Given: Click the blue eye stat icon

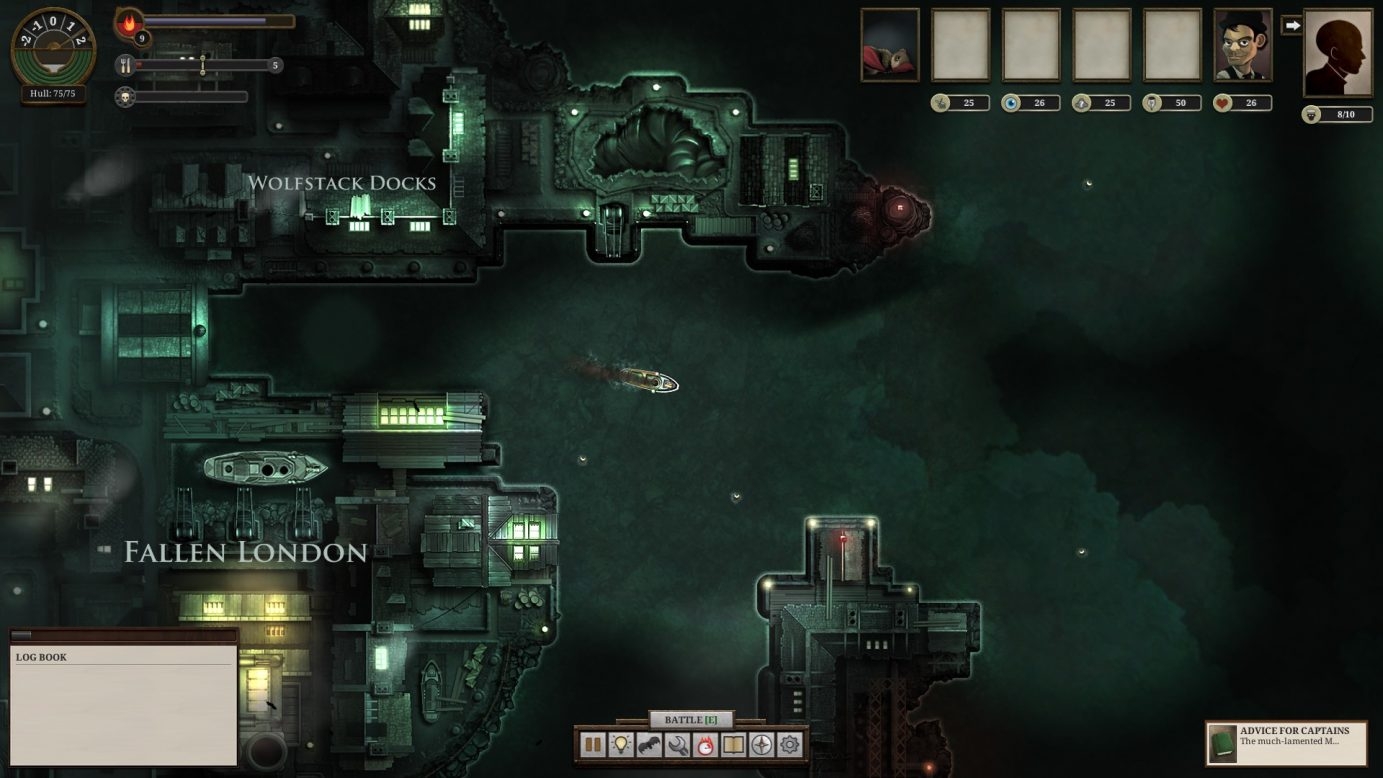Looking at the screenshot, I should point(1012,103).
